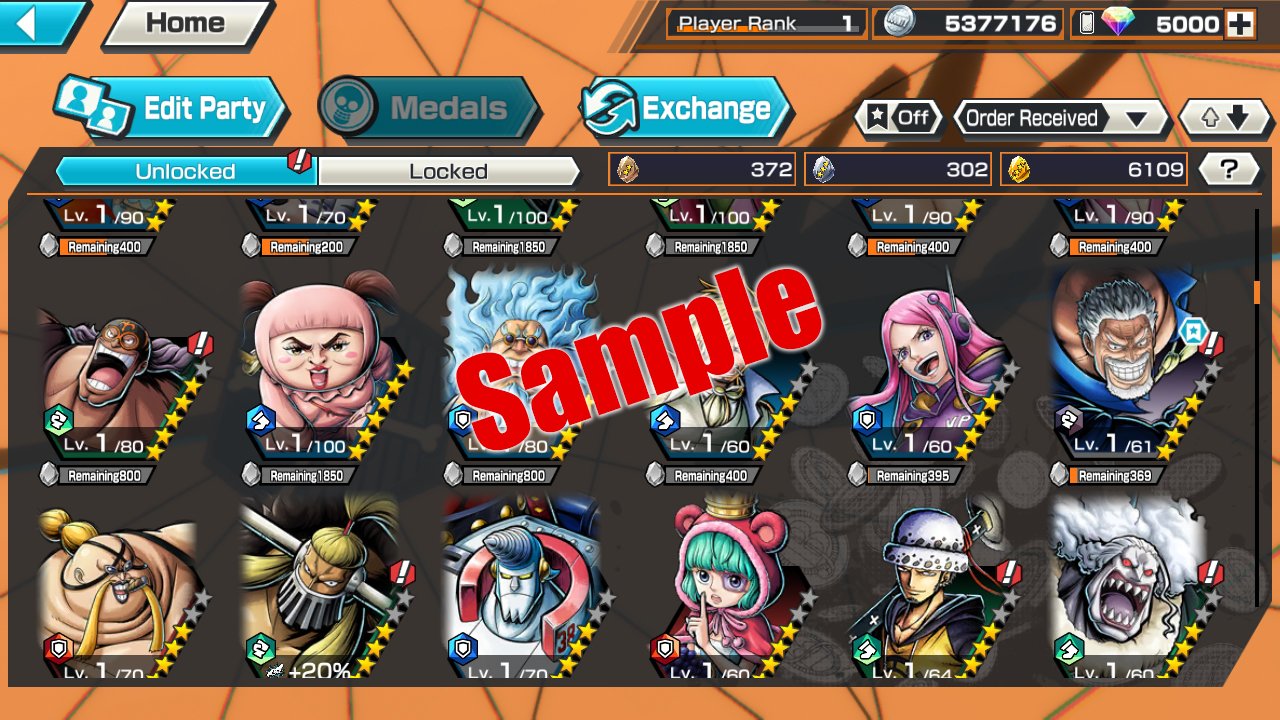Go back with the arrow button

[38, 22]
